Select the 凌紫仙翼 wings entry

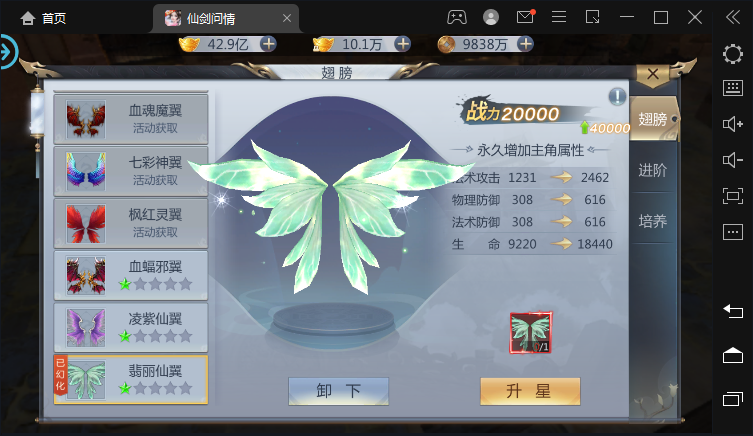point(131,327)
